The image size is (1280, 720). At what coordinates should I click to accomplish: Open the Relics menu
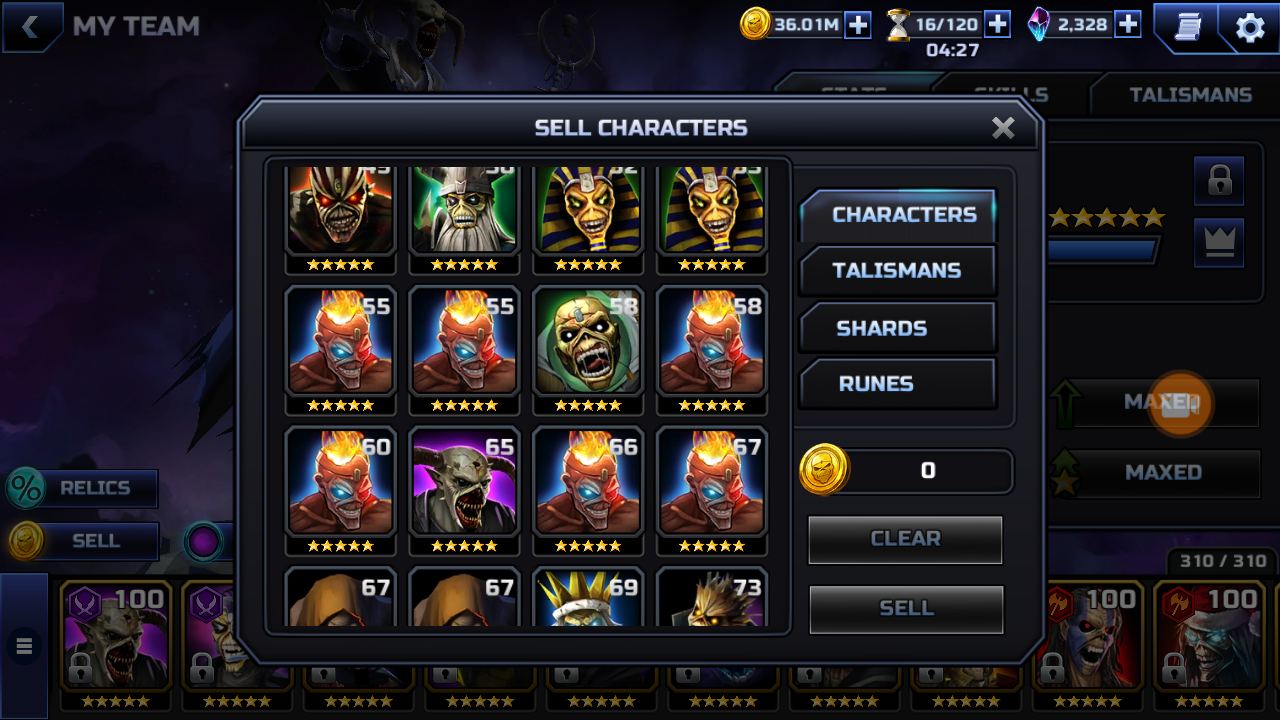click(x=84, y=489)
